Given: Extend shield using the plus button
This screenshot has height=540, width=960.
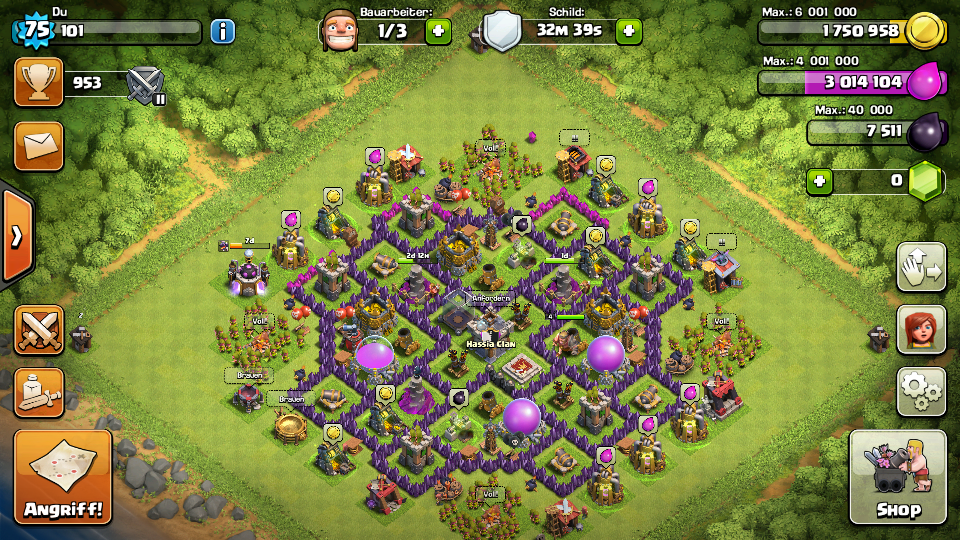Looking at the screenshot, I should click(x=629, y=31).
